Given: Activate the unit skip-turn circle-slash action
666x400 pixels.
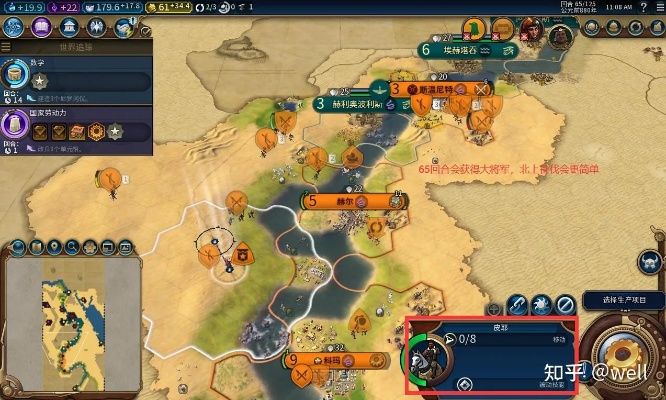Looking at the screenshot, I should (565, 302).
